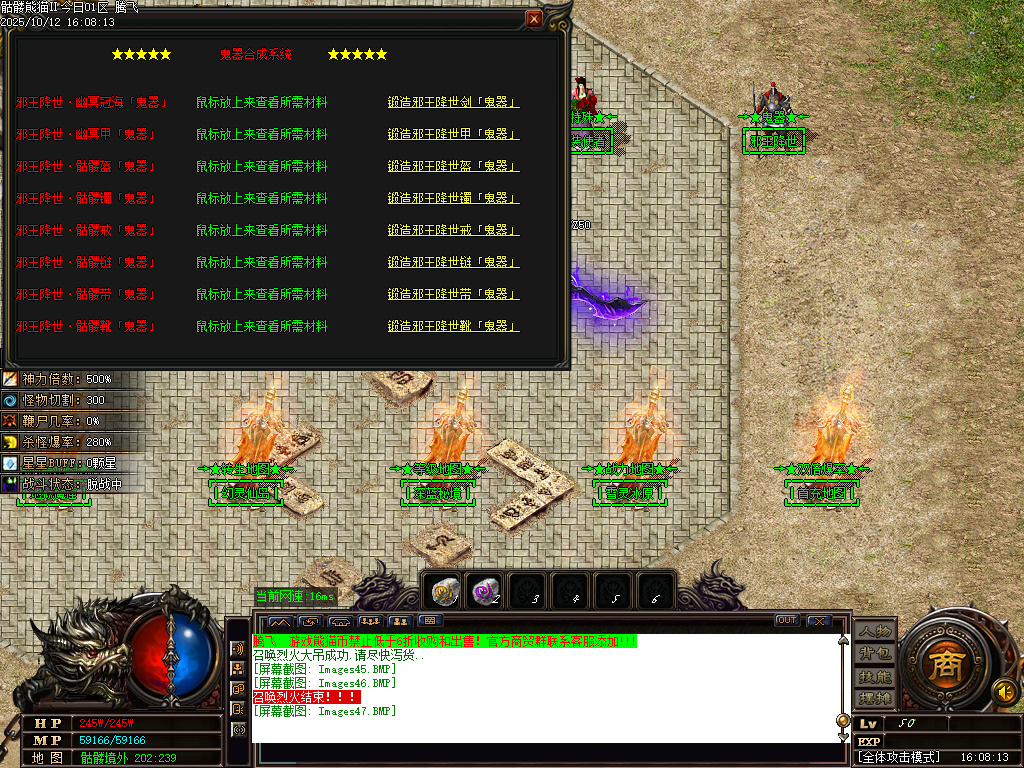Screen dimensions: 1024x768
Task: Open the 背包 backpack
Action: tap(874, 653)
